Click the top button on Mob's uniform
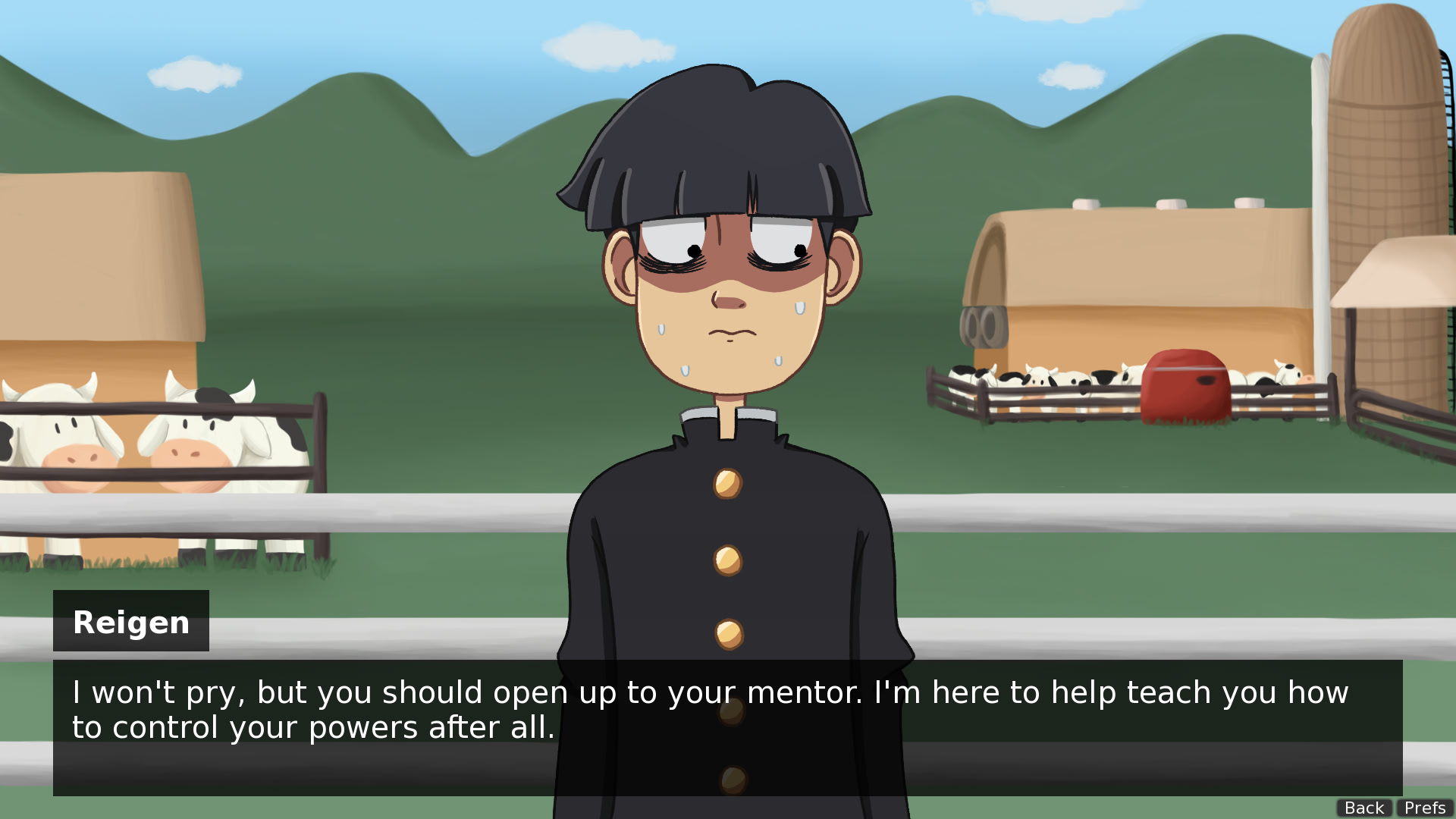The width and height of the screenshot is (1456, 819). pos(728,485)
